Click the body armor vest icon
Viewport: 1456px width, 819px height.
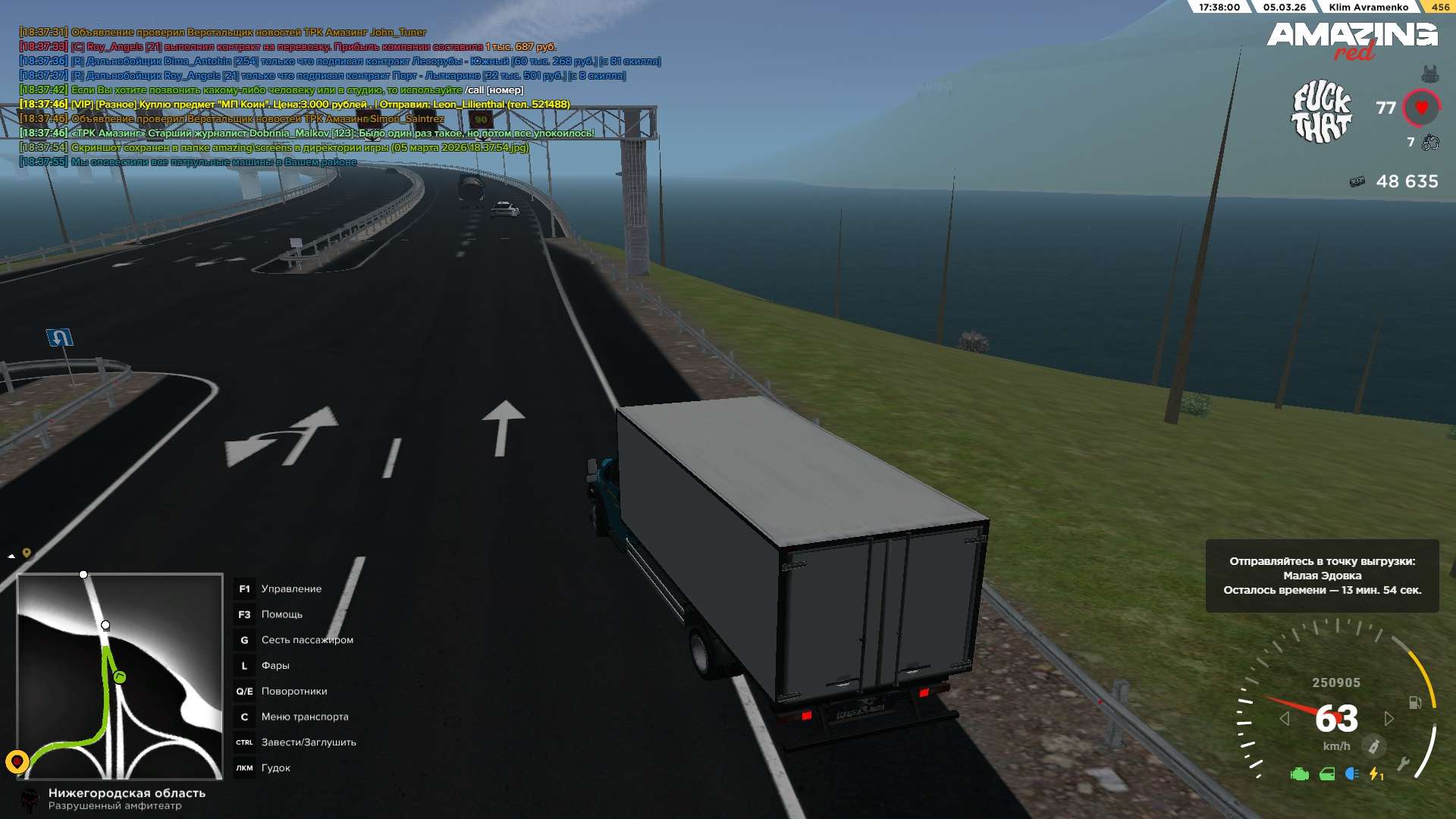point(1429,74)
